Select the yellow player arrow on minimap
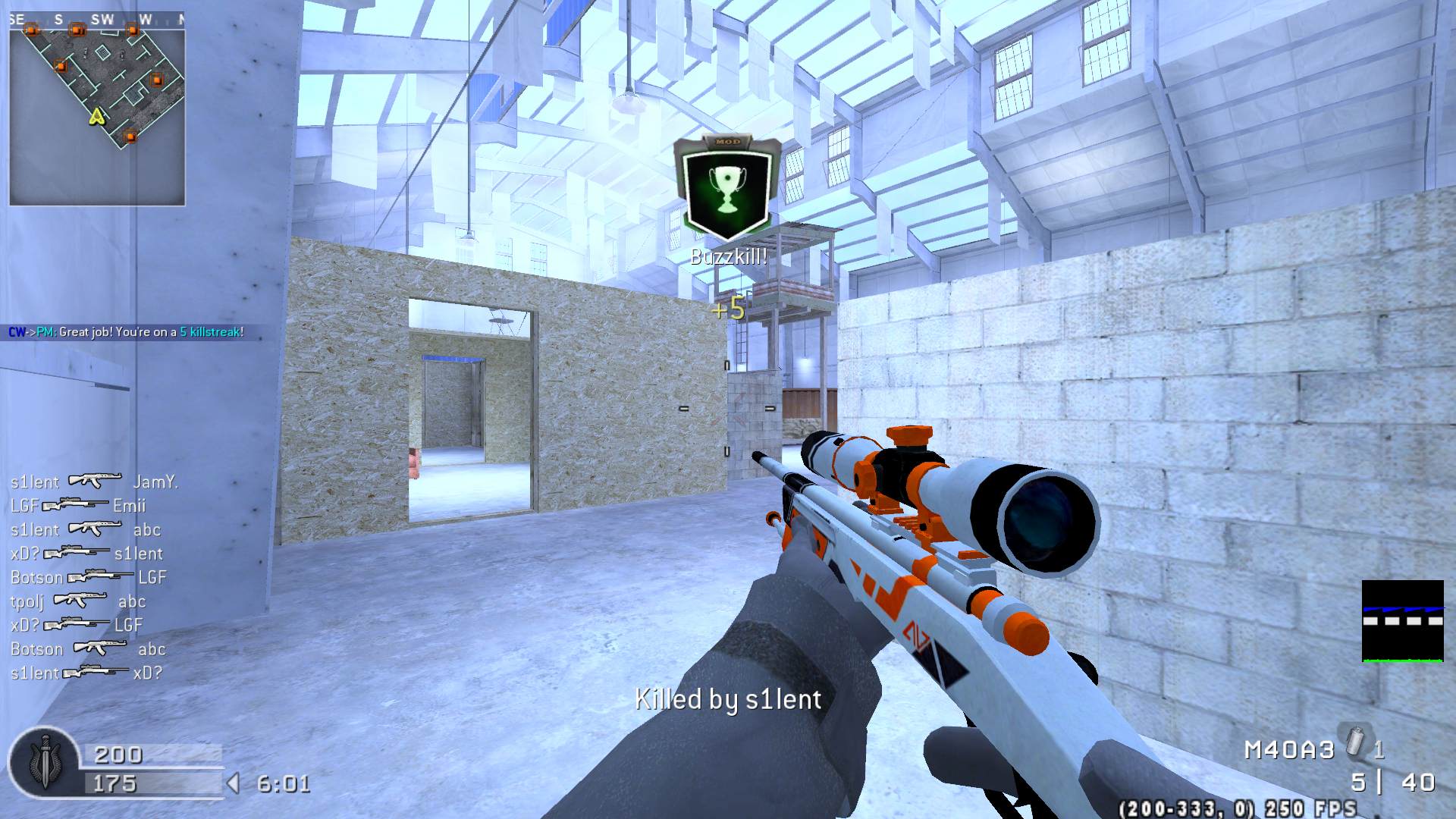This screenshot has height=819, width=1456. coord(96,116)
